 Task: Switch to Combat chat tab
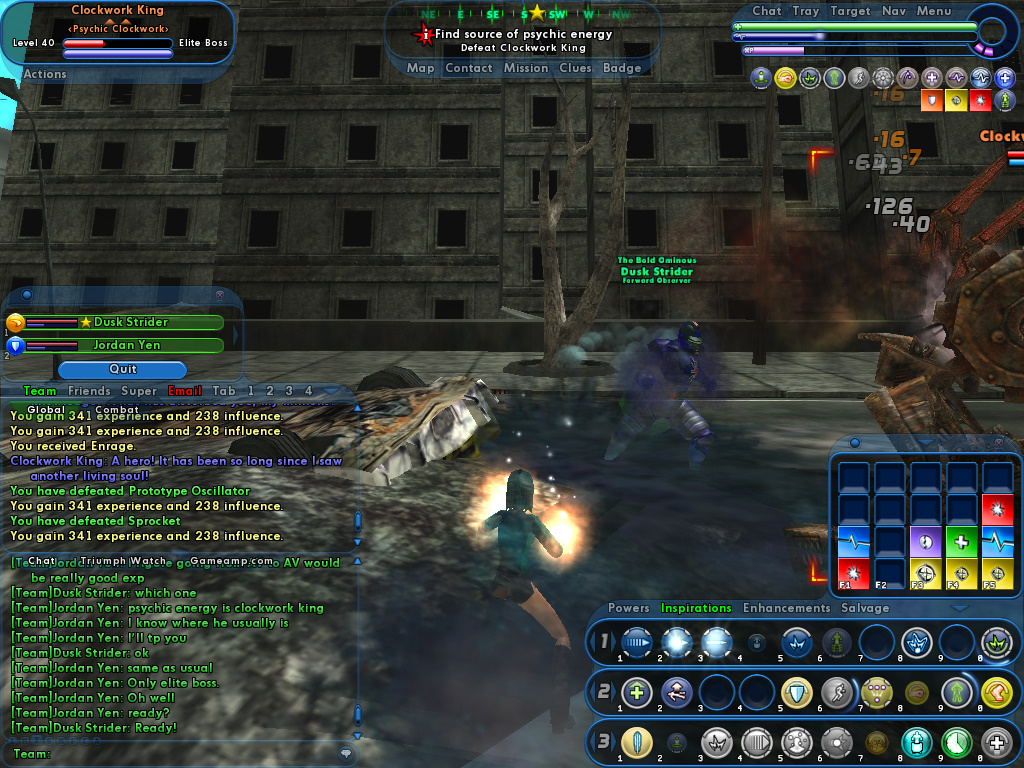point(117,409)
